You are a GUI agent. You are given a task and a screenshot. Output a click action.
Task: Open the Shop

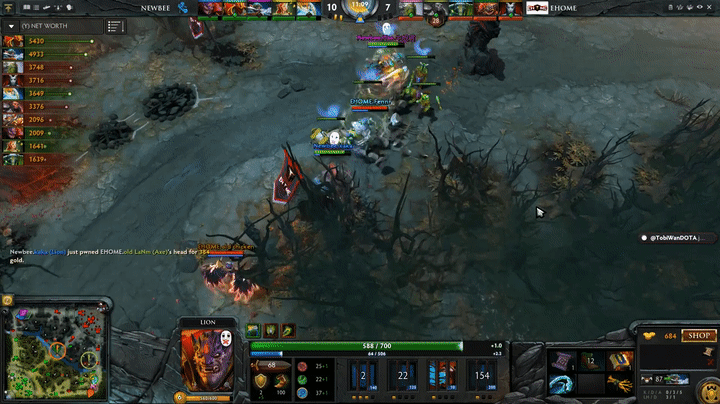(699, 336)
